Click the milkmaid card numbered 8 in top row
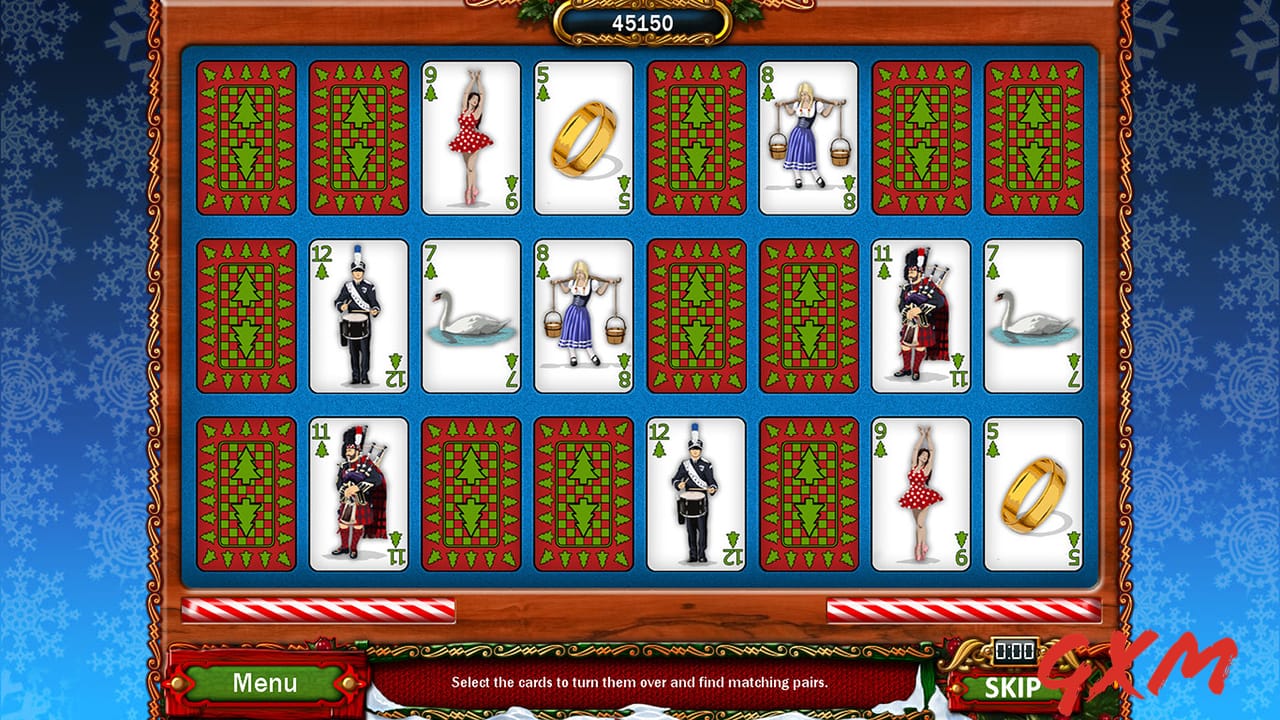 (x=809, y=138)
